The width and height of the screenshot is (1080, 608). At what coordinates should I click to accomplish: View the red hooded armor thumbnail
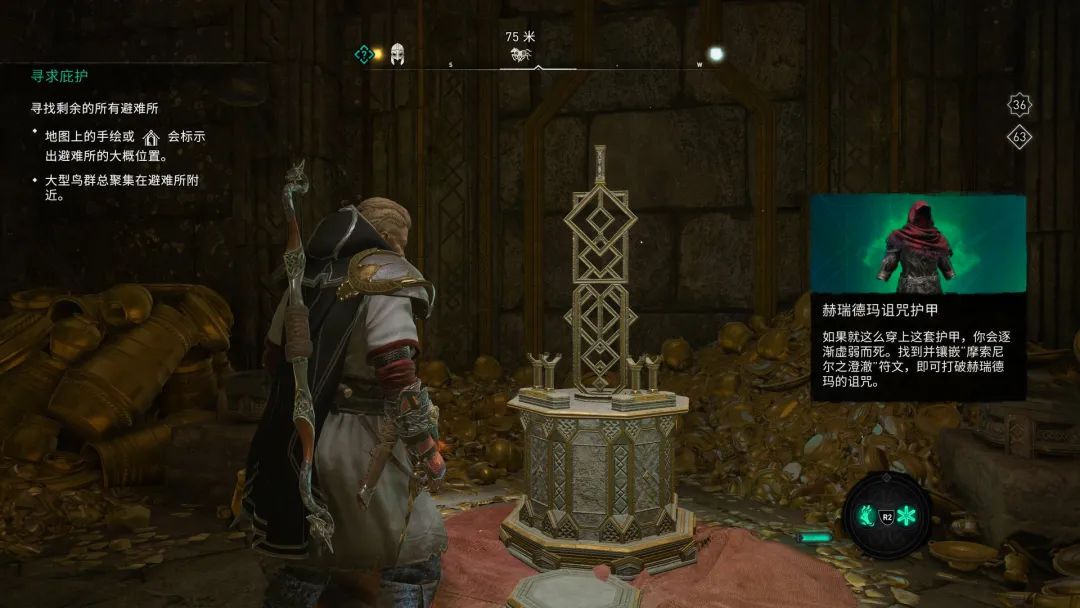pyautogui.click(x=917, y=243)
